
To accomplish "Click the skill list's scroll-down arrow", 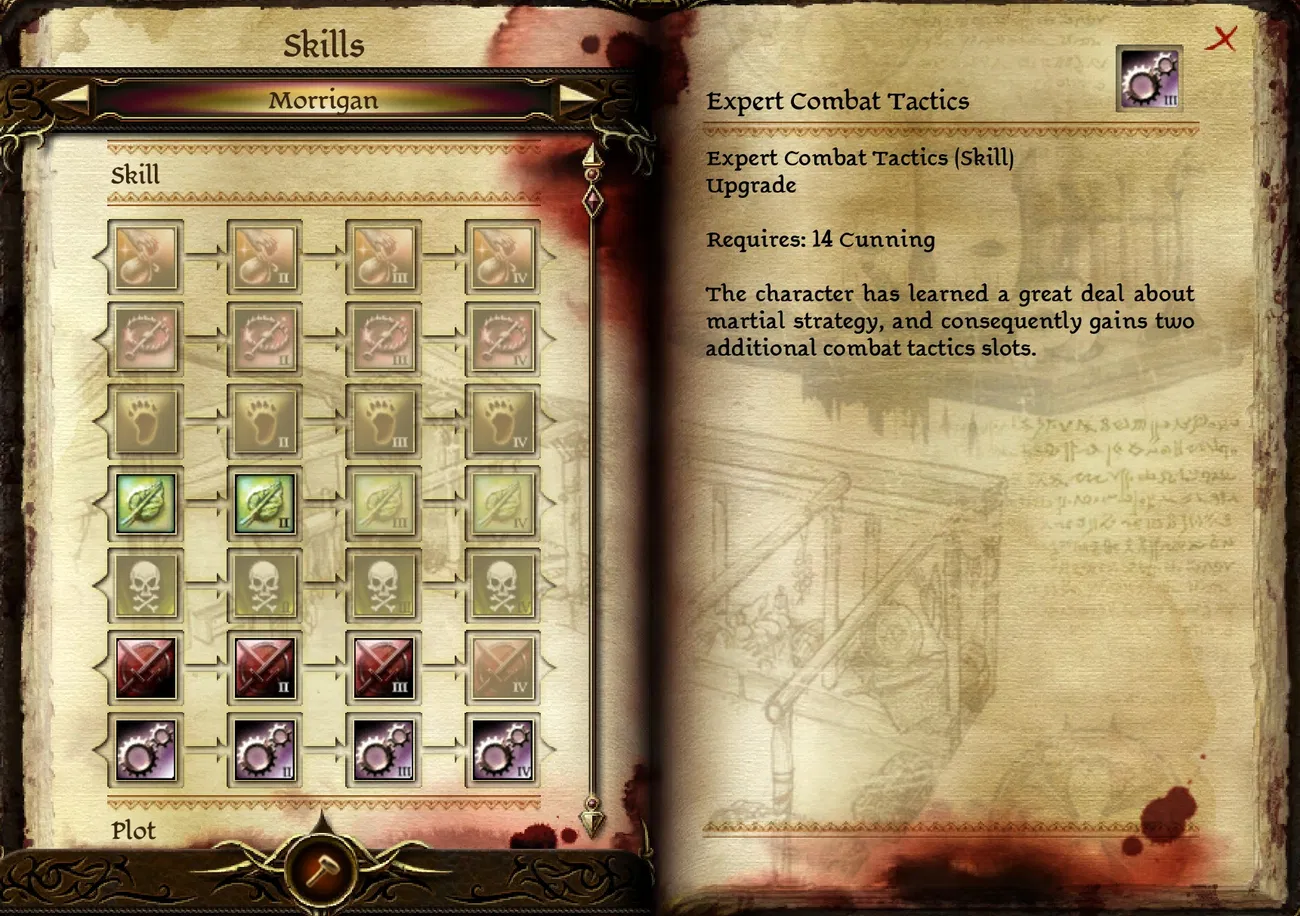I will pos(593,822).
